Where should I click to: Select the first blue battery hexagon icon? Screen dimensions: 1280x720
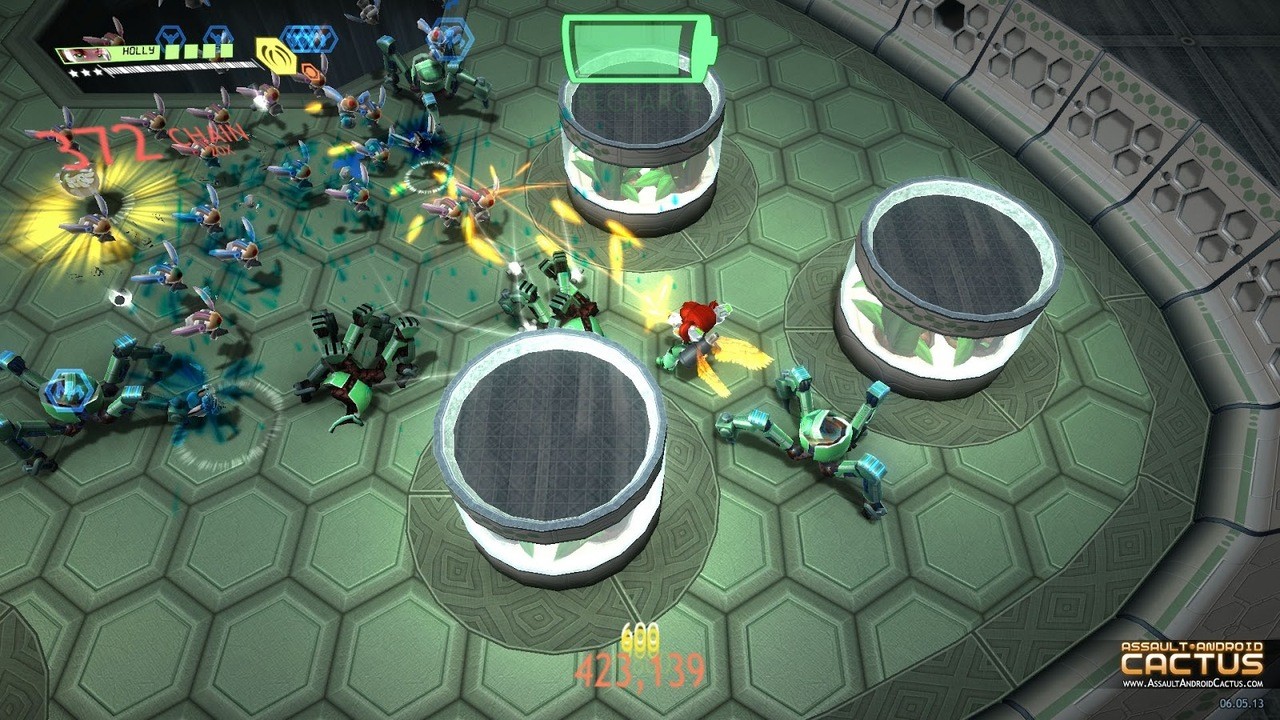tap(170, 35)
